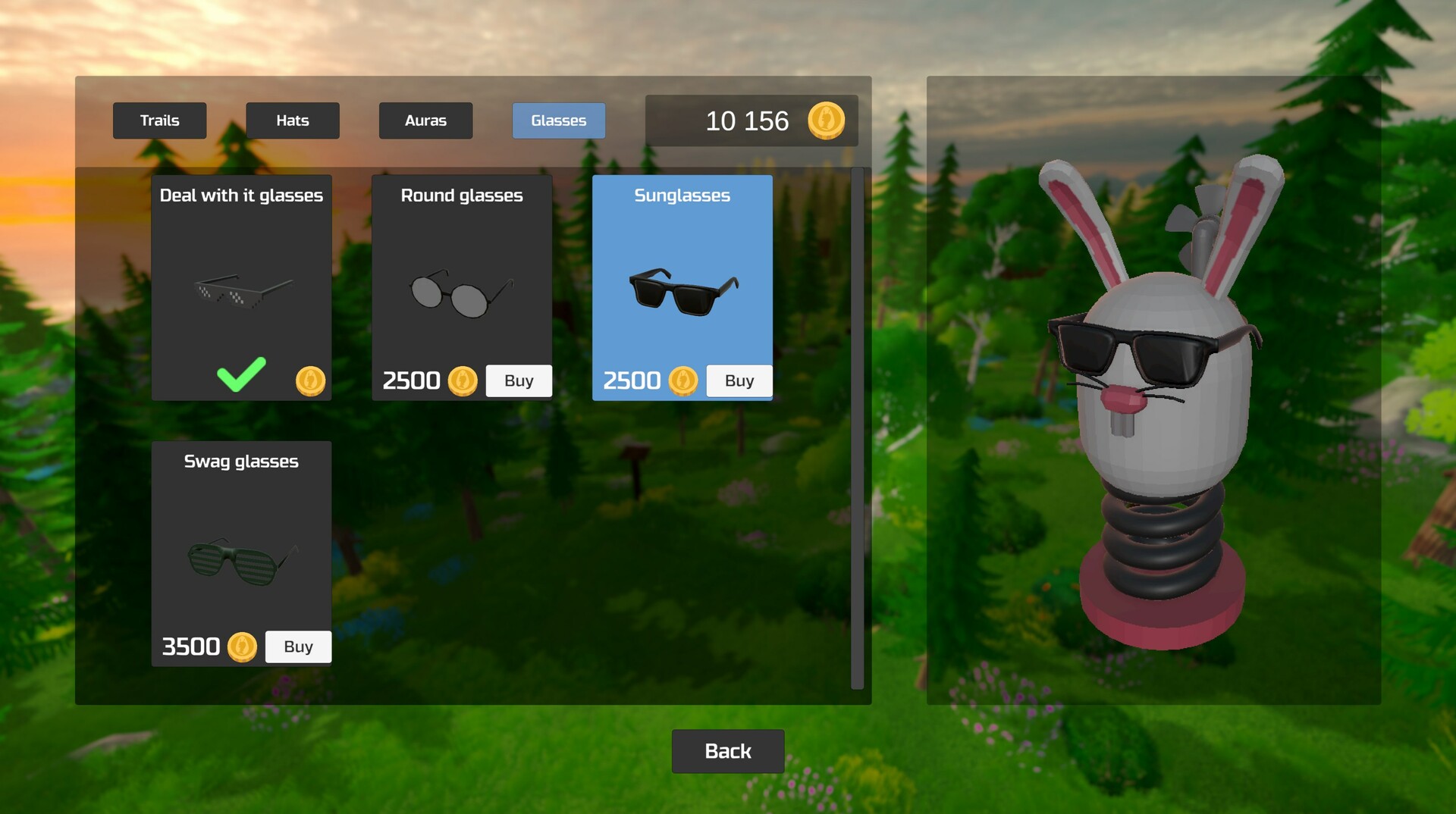Viewport: 1456px width, 814px height.
Task: Click the coin icon near Swag glasses price
Action: tap(241, 647)
